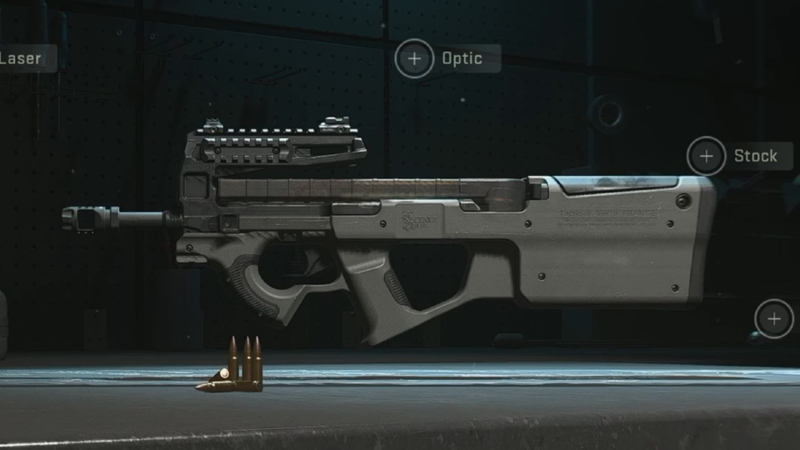
Task: Click the unlabeled plus slot below Stock
Action: (x=773, y=319)
